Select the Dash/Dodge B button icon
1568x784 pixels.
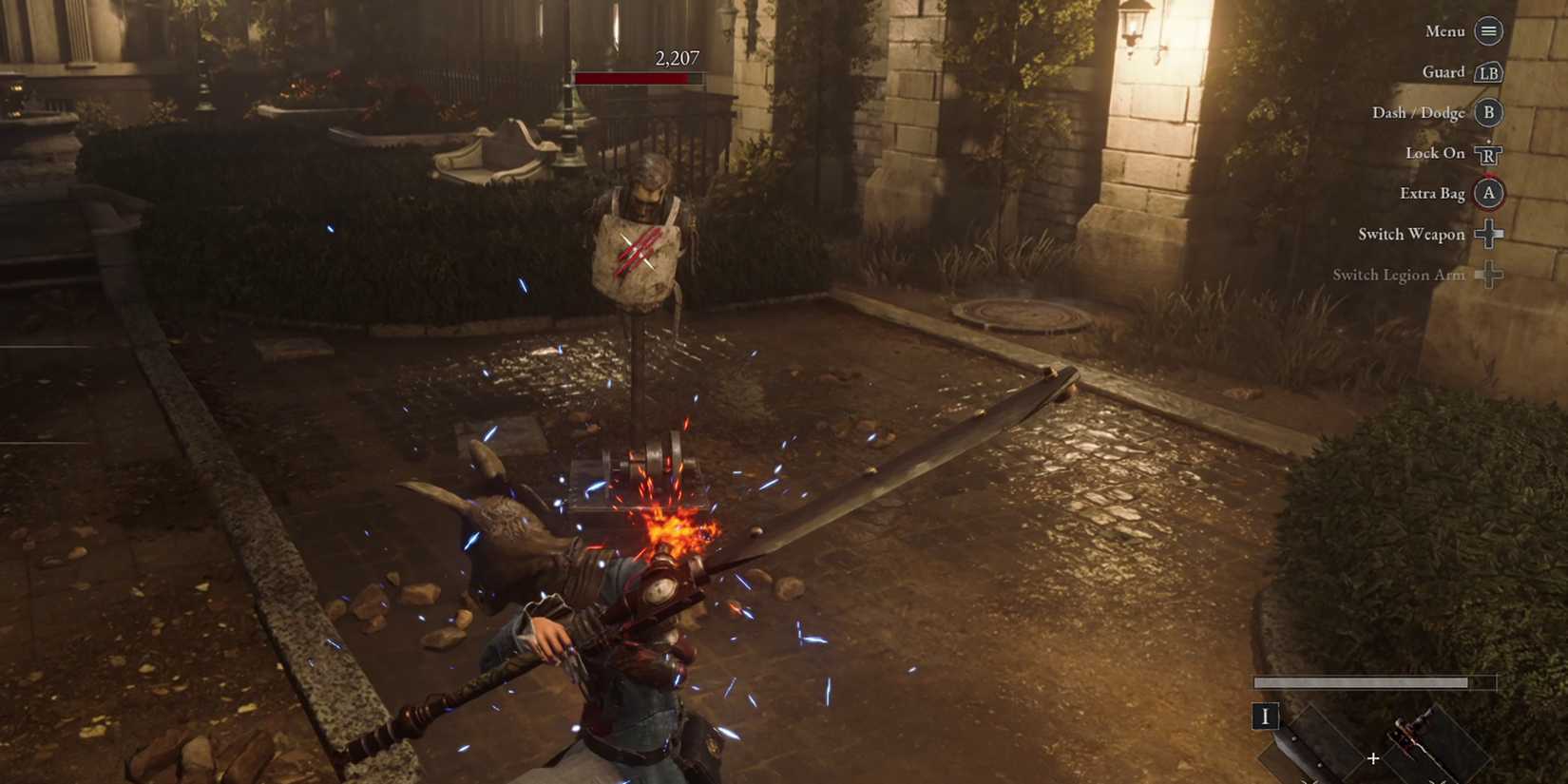1488,112
